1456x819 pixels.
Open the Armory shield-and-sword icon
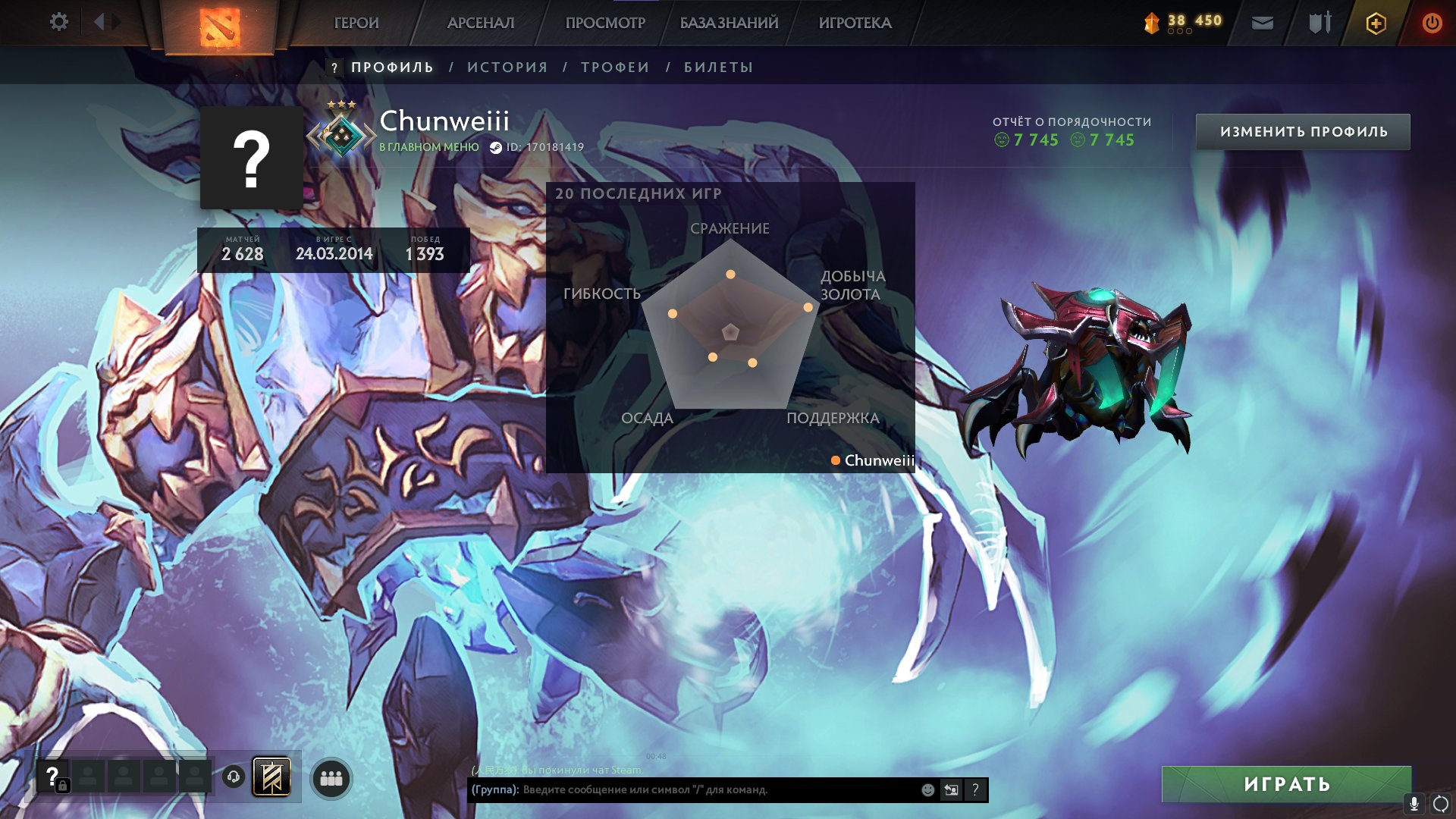point(1319,22)
